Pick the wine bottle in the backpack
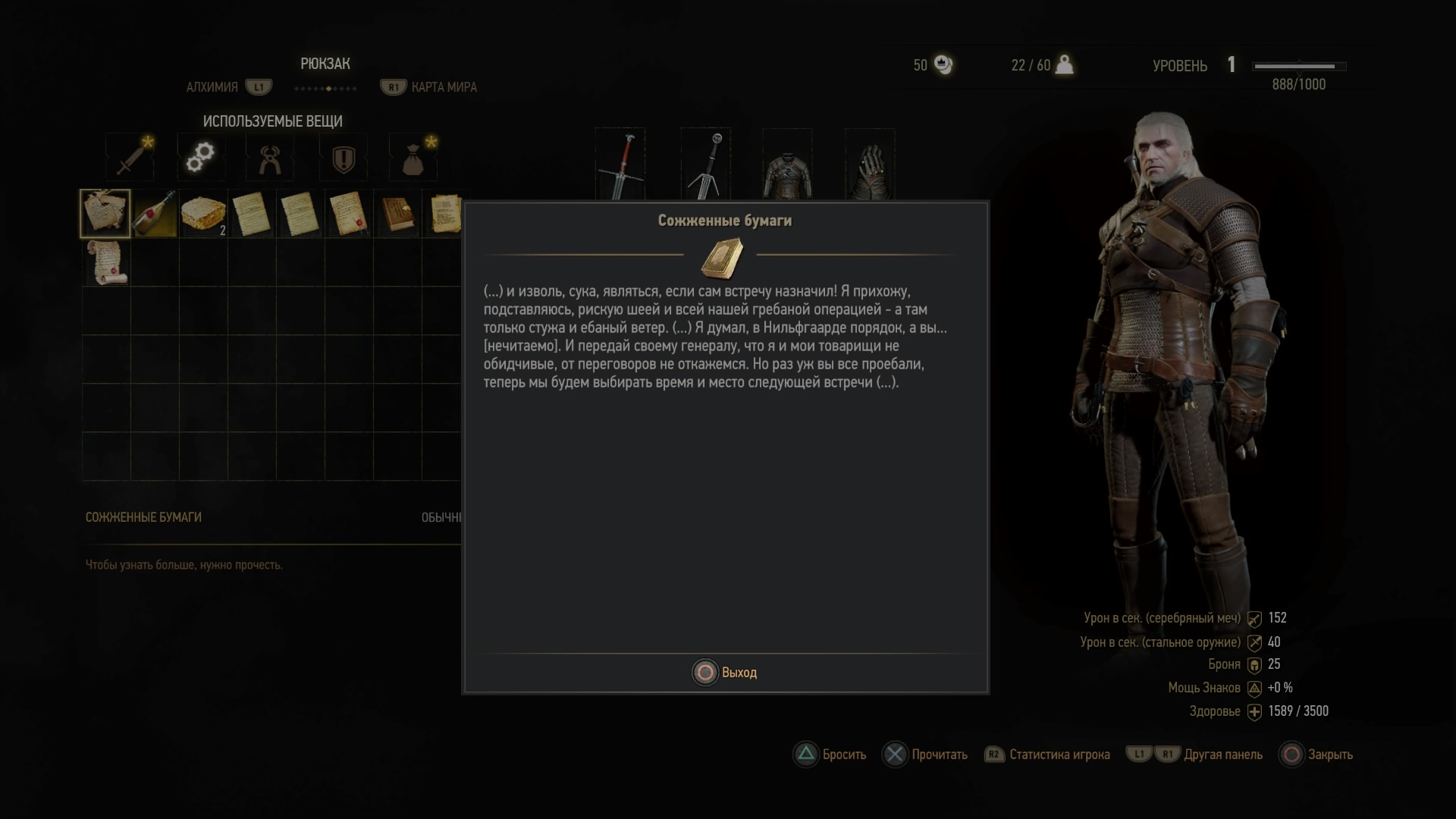 point(155,213)
